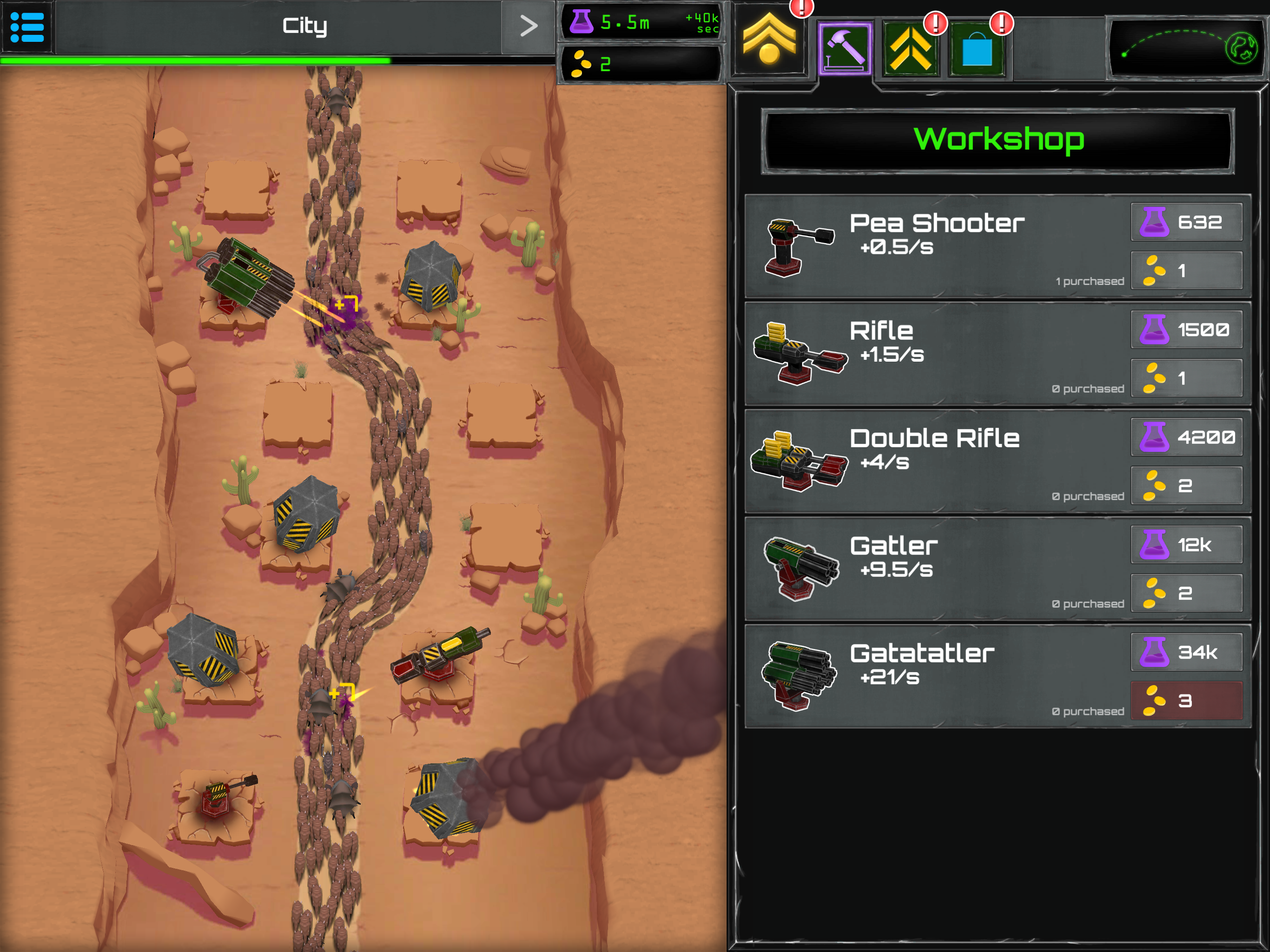
Task: Buy Pea Shooter for 632 flasks
Action: [1186, 222]
